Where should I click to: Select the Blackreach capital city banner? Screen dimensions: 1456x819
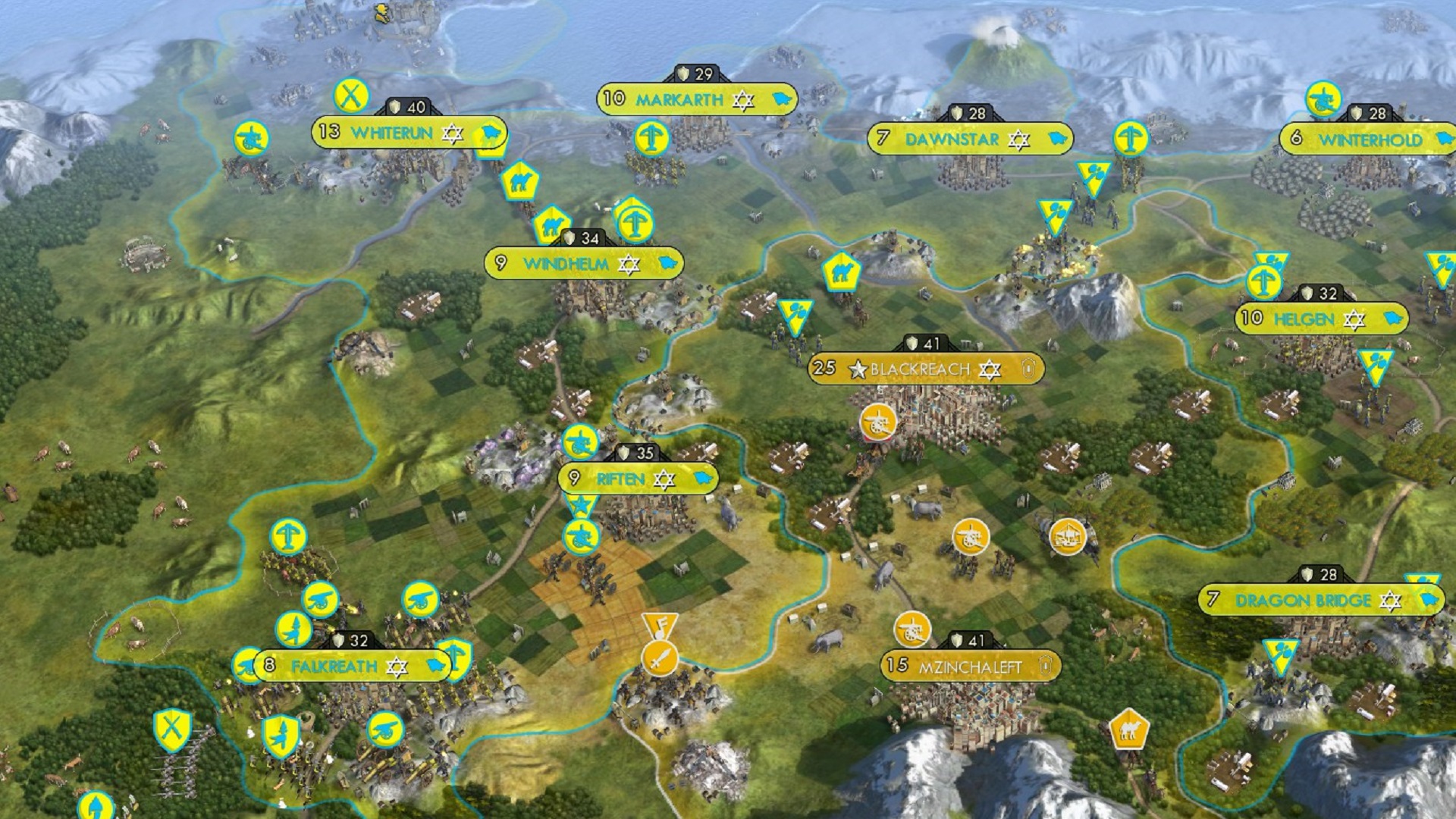click(x=920, y=369)
